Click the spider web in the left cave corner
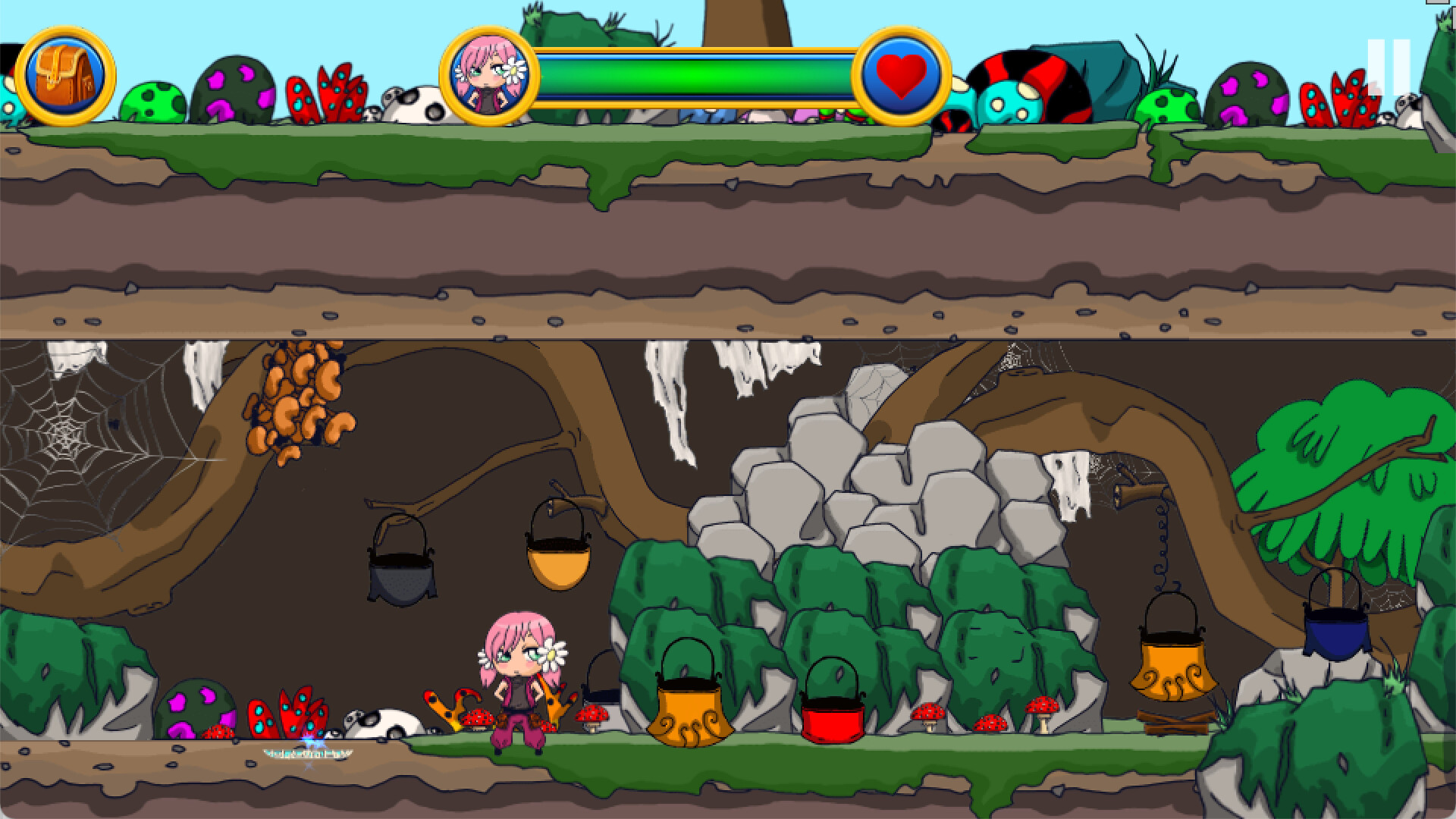1456x819 pixels. [x=68, y=432]
